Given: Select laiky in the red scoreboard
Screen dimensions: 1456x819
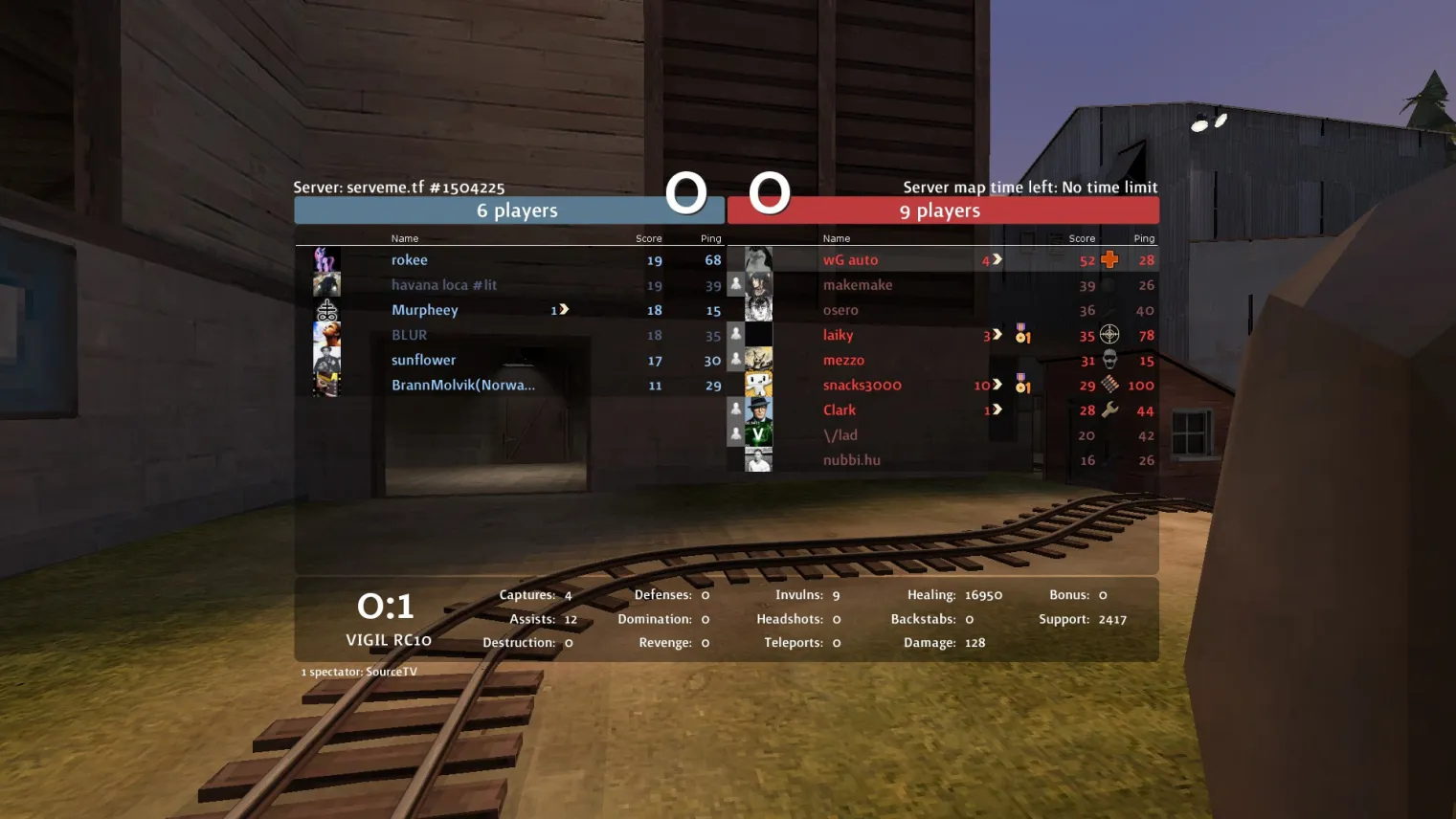Looking at the screenshot, I should 838,335.
